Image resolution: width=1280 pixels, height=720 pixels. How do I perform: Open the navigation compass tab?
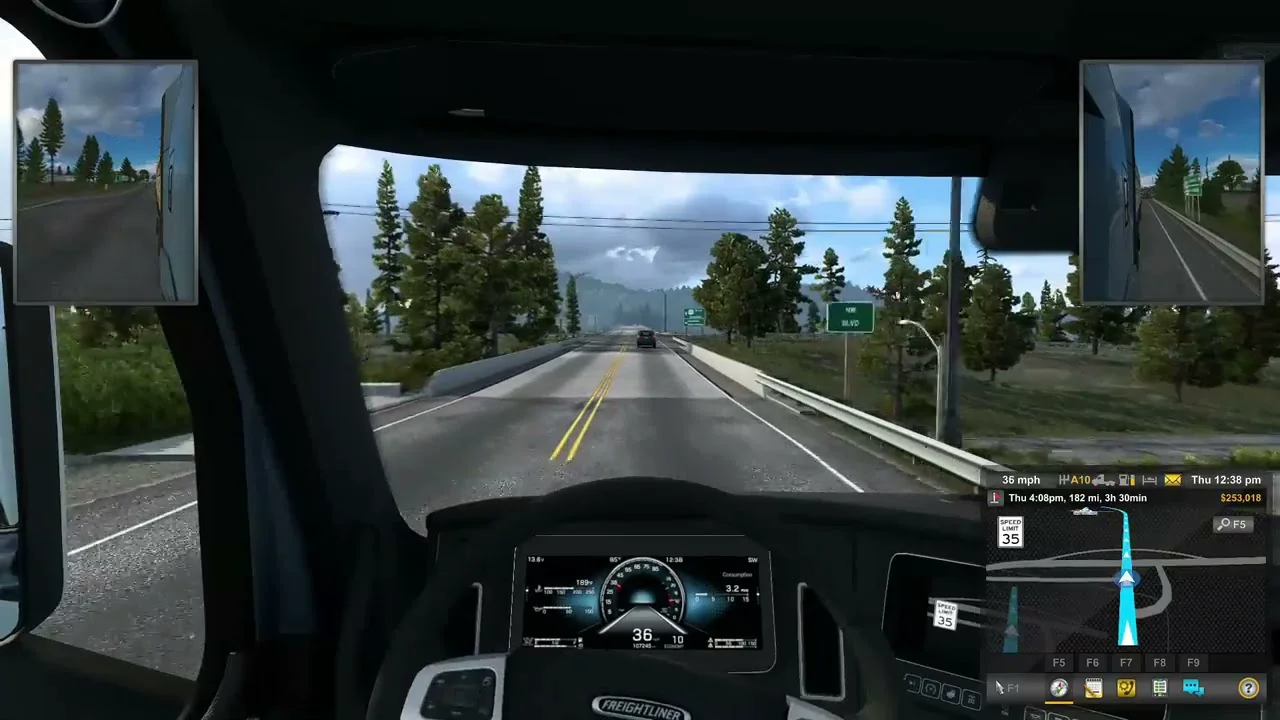[x=1059, y=688]
